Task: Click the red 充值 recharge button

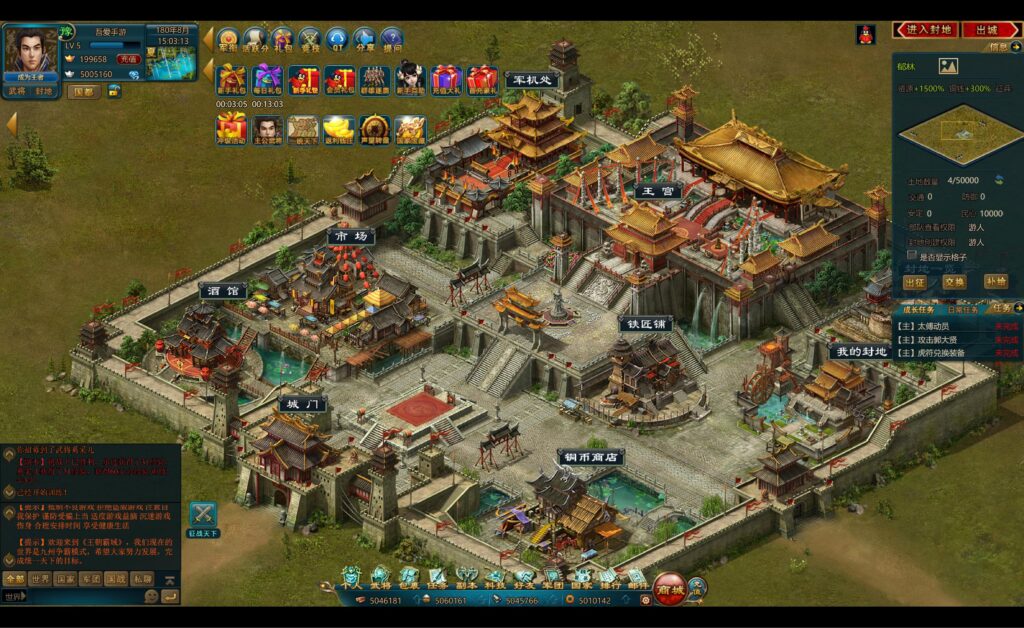Action: [x=128, y=59]
